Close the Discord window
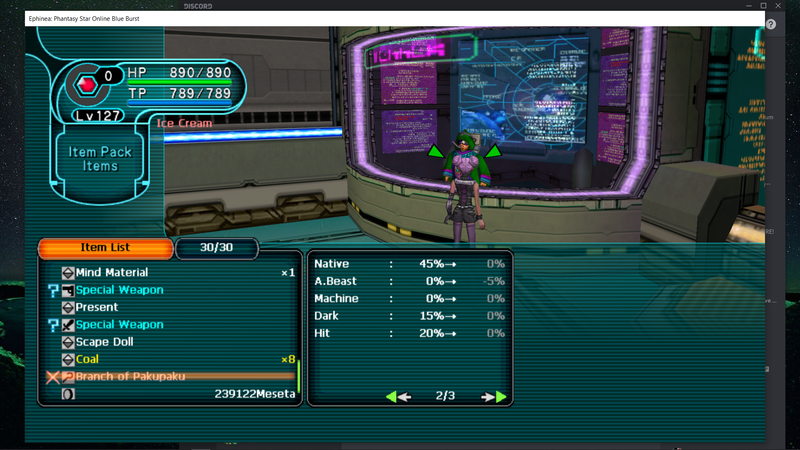 click(785, 6)
